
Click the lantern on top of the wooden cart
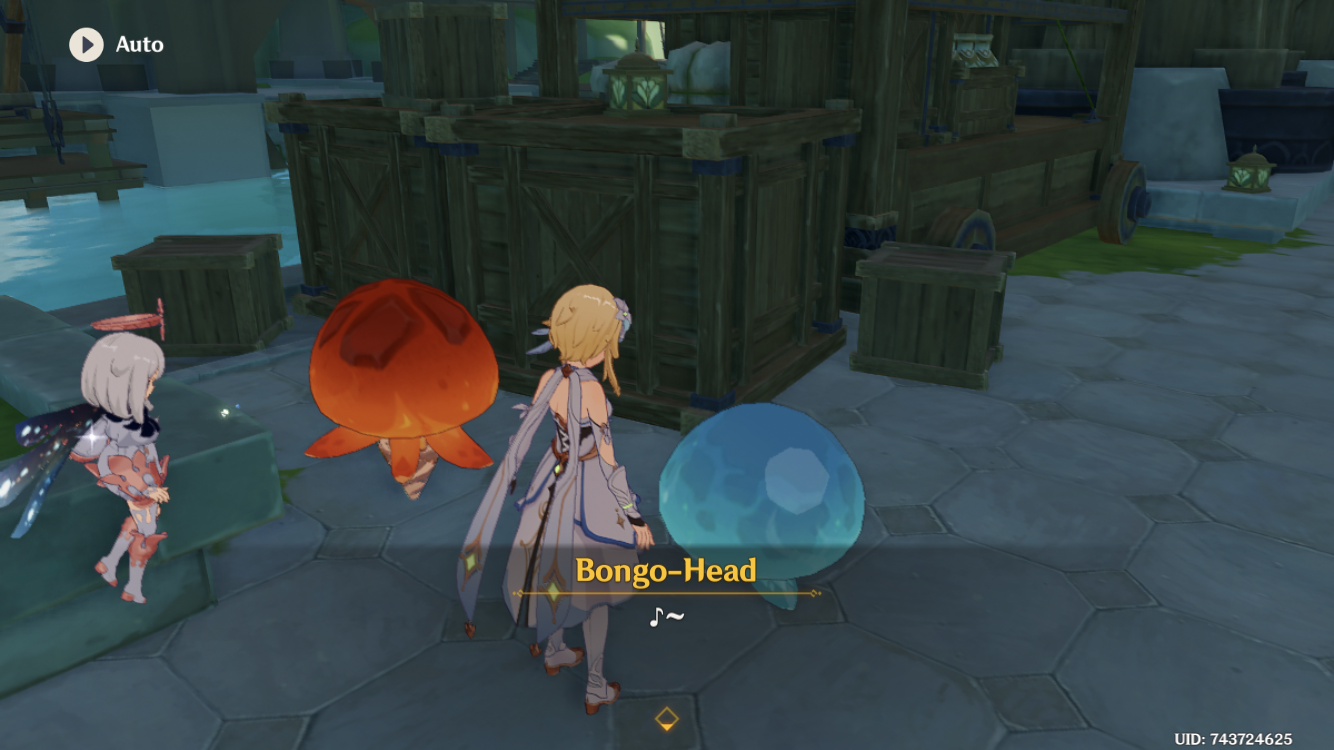click(637, 85)
